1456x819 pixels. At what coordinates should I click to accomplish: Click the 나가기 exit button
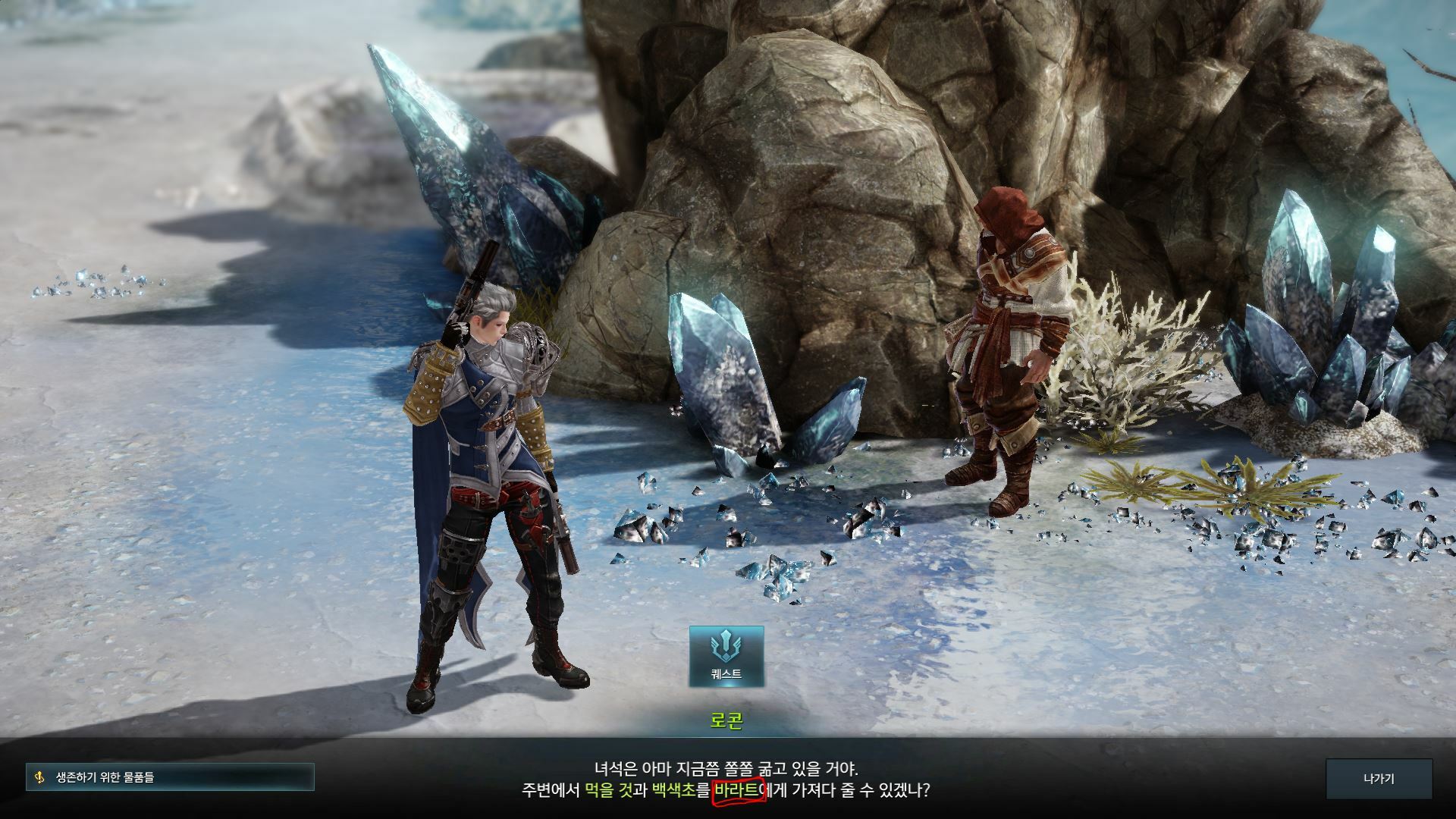coord(1378,779)
